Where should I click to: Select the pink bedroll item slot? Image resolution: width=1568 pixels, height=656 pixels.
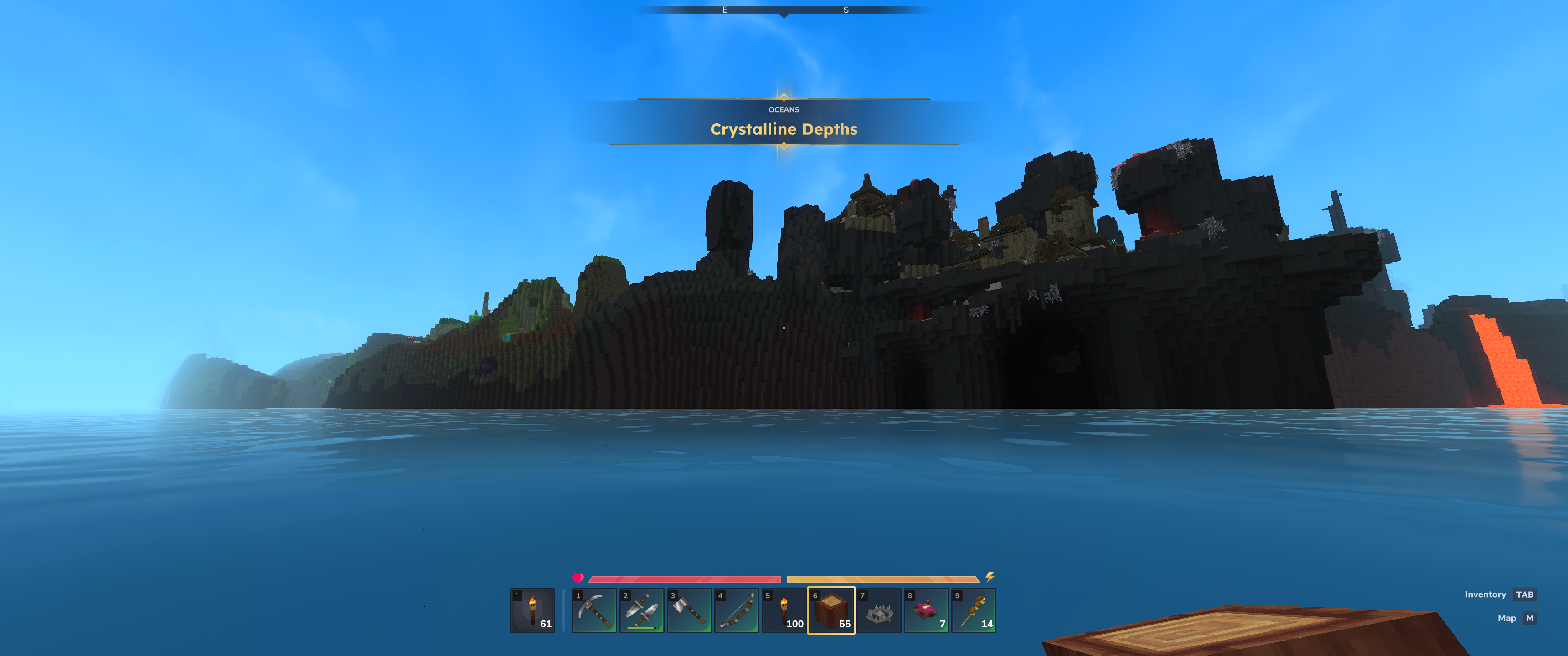click(x=926, y=610)
